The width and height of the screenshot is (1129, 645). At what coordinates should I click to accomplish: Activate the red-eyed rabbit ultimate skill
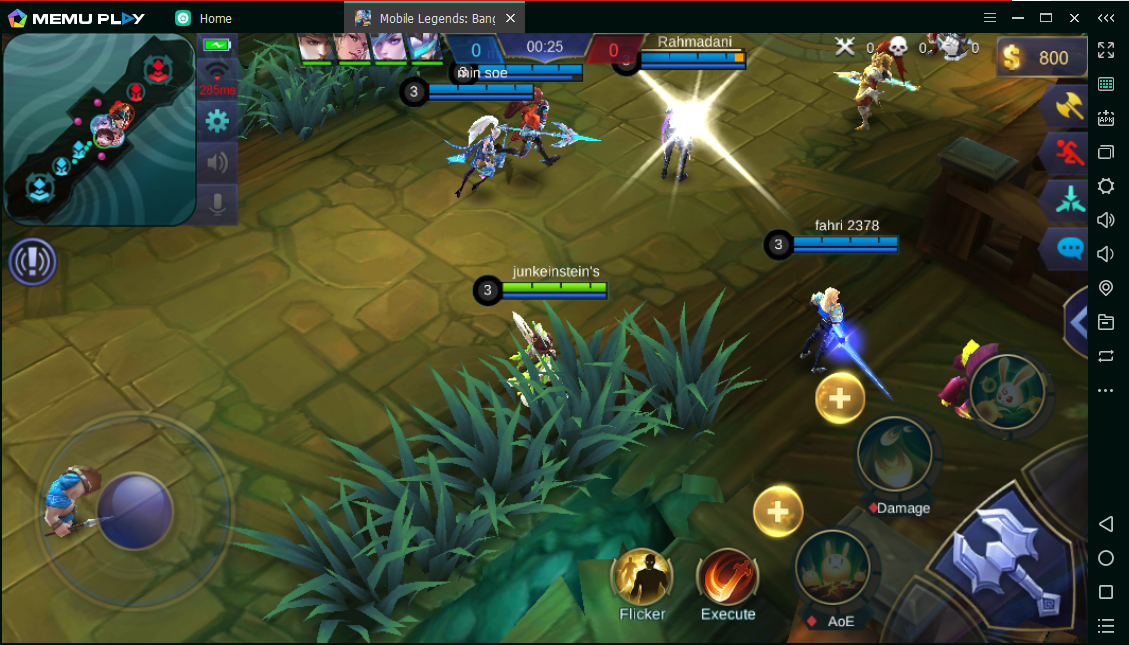click(x=1006, y=391)
